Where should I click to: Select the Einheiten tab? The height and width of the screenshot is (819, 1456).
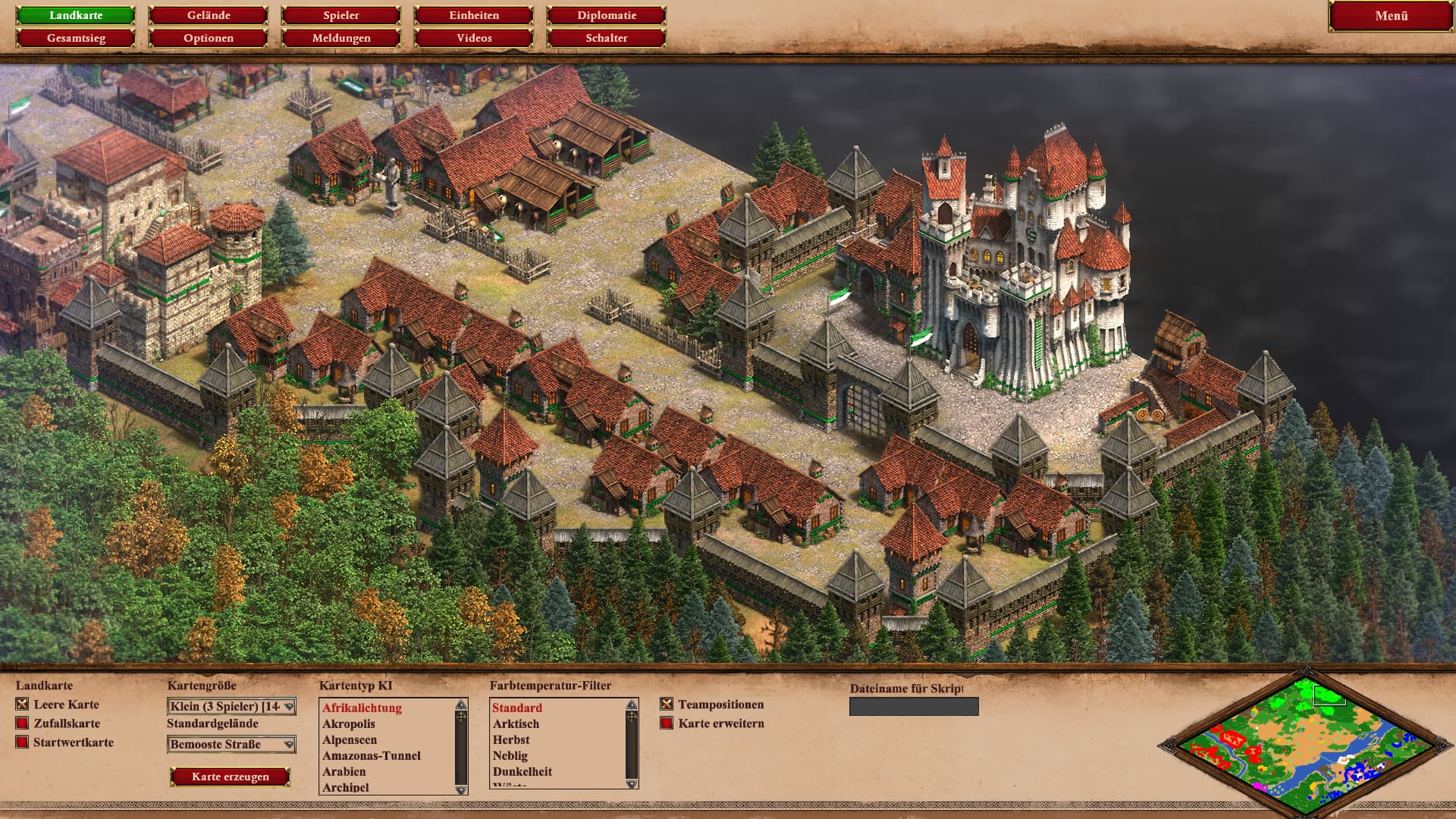(x=474, y=15)
